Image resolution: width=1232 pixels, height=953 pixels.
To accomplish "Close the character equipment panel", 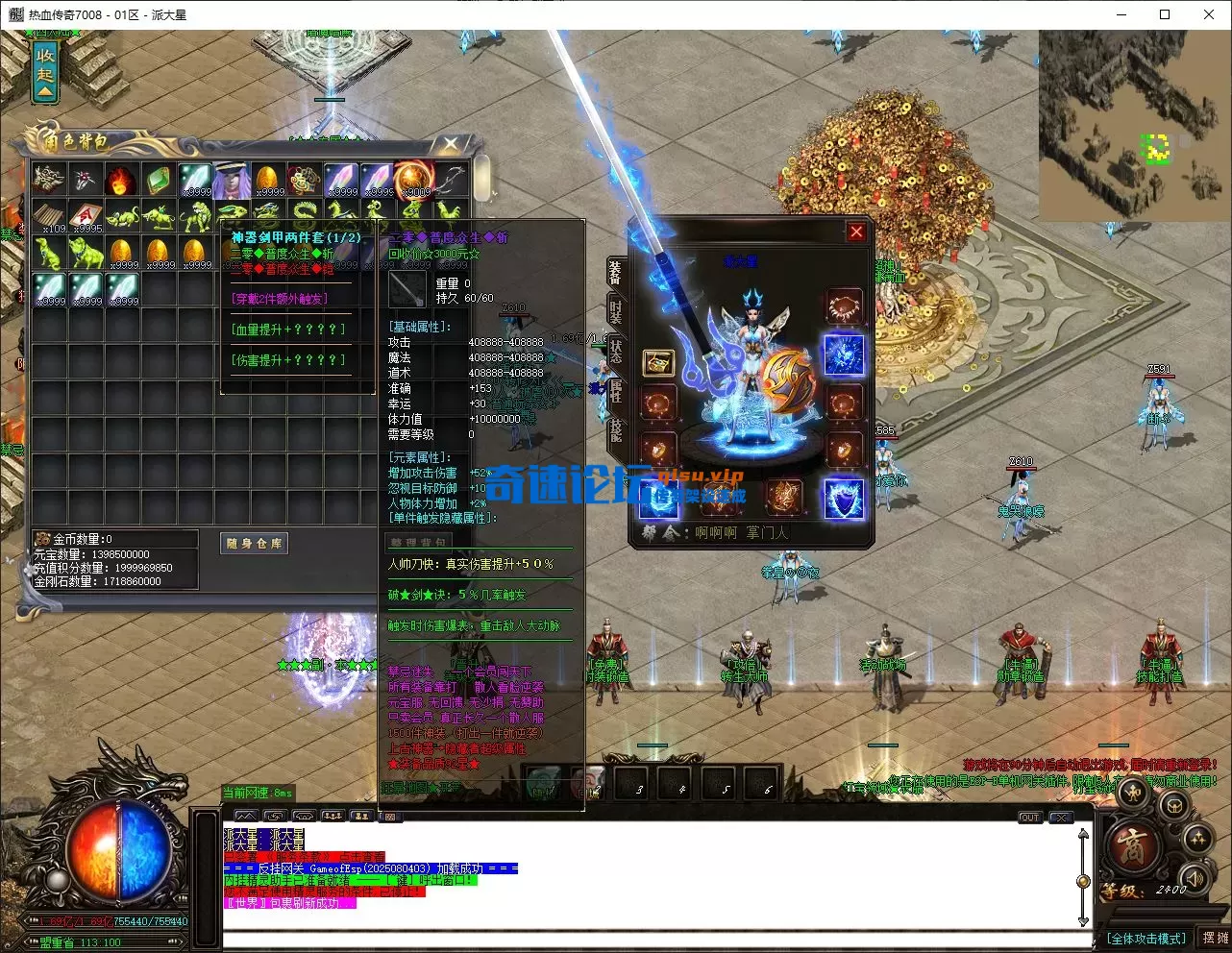I will point(856,232).
